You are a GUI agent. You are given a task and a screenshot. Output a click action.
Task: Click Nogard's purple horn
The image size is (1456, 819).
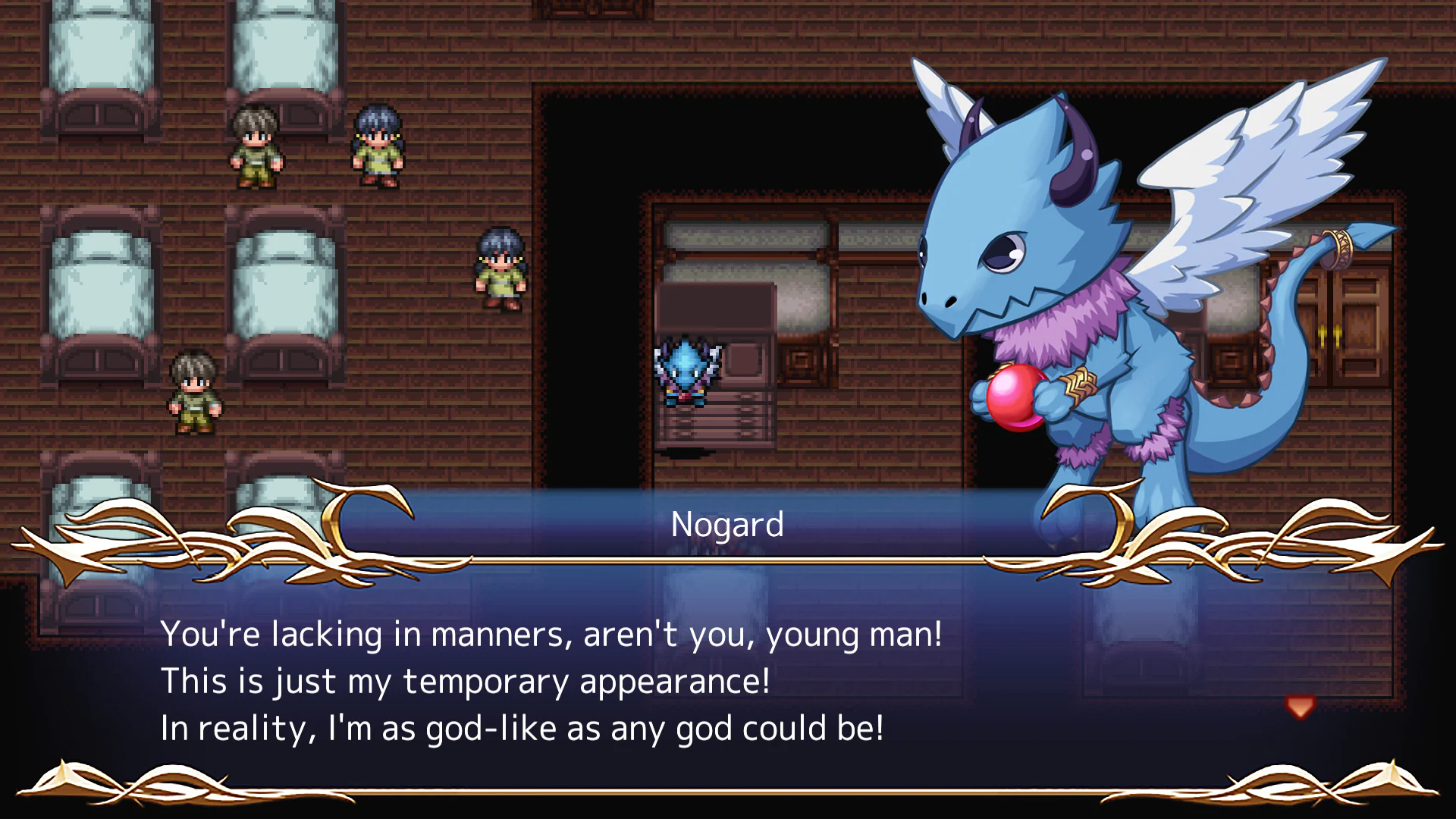[1073, 152]
